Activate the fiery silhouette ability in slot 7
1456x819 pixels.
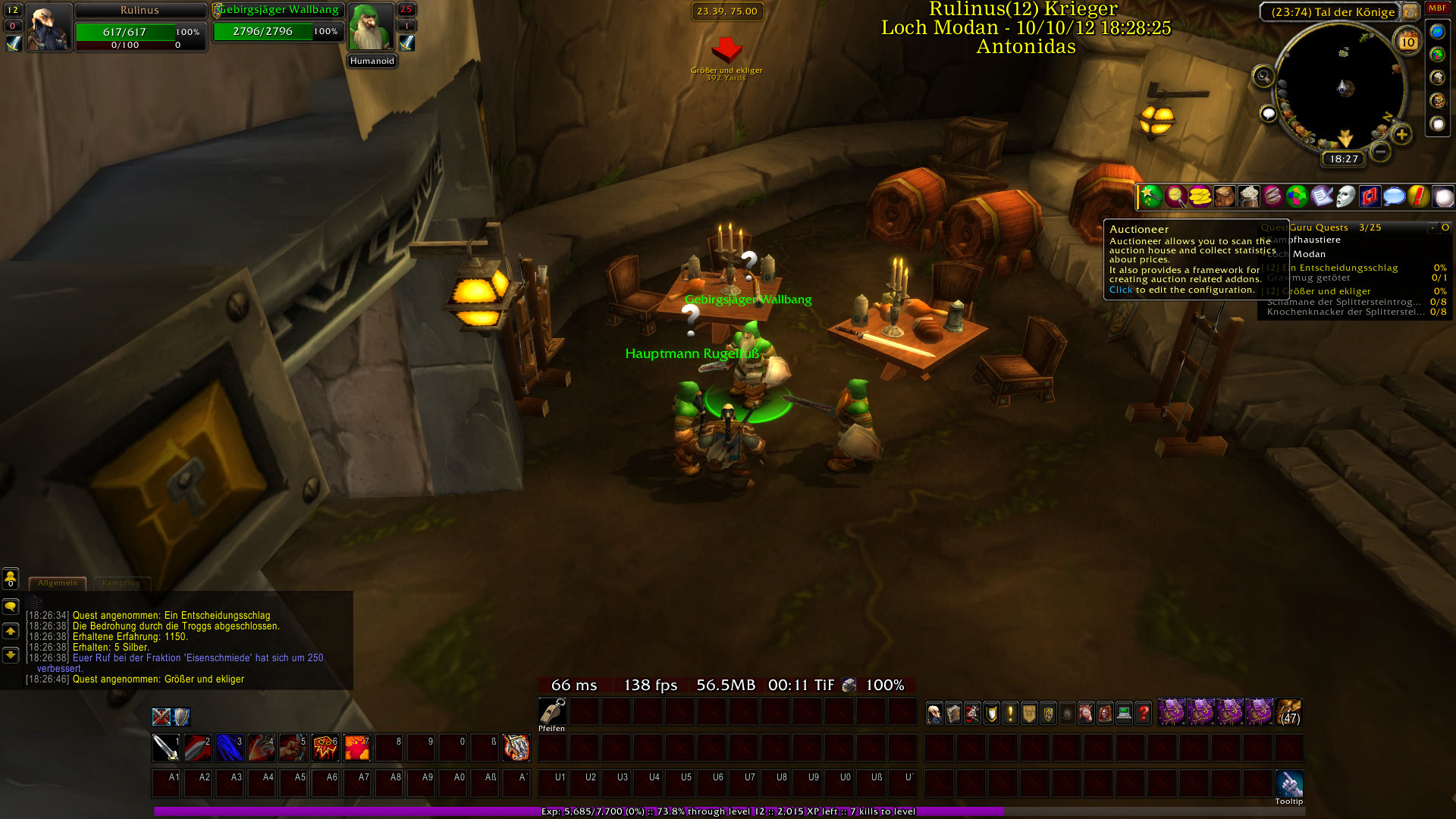356,748
